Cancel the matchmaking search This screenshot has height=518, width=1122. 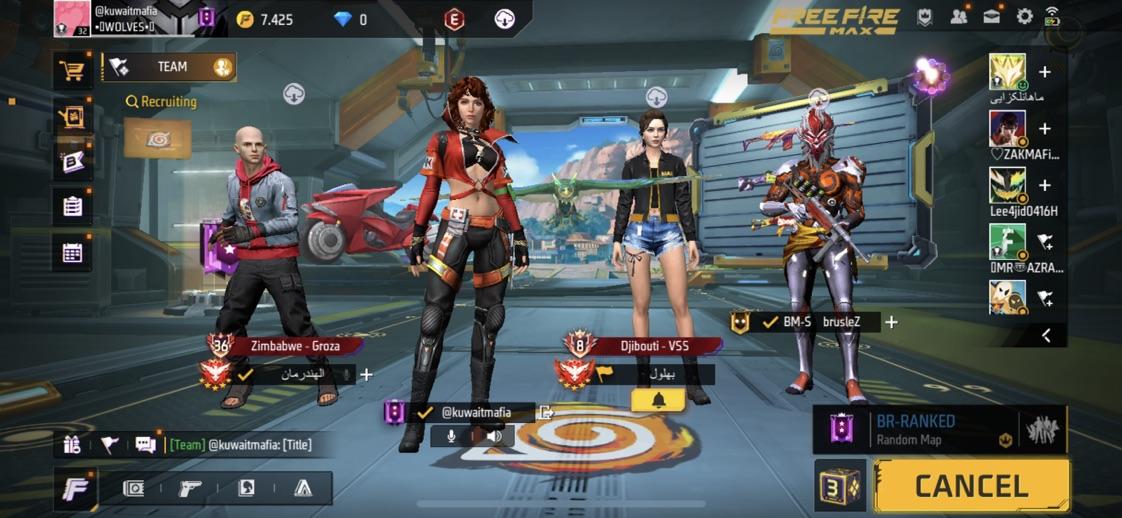coord(971,486)
